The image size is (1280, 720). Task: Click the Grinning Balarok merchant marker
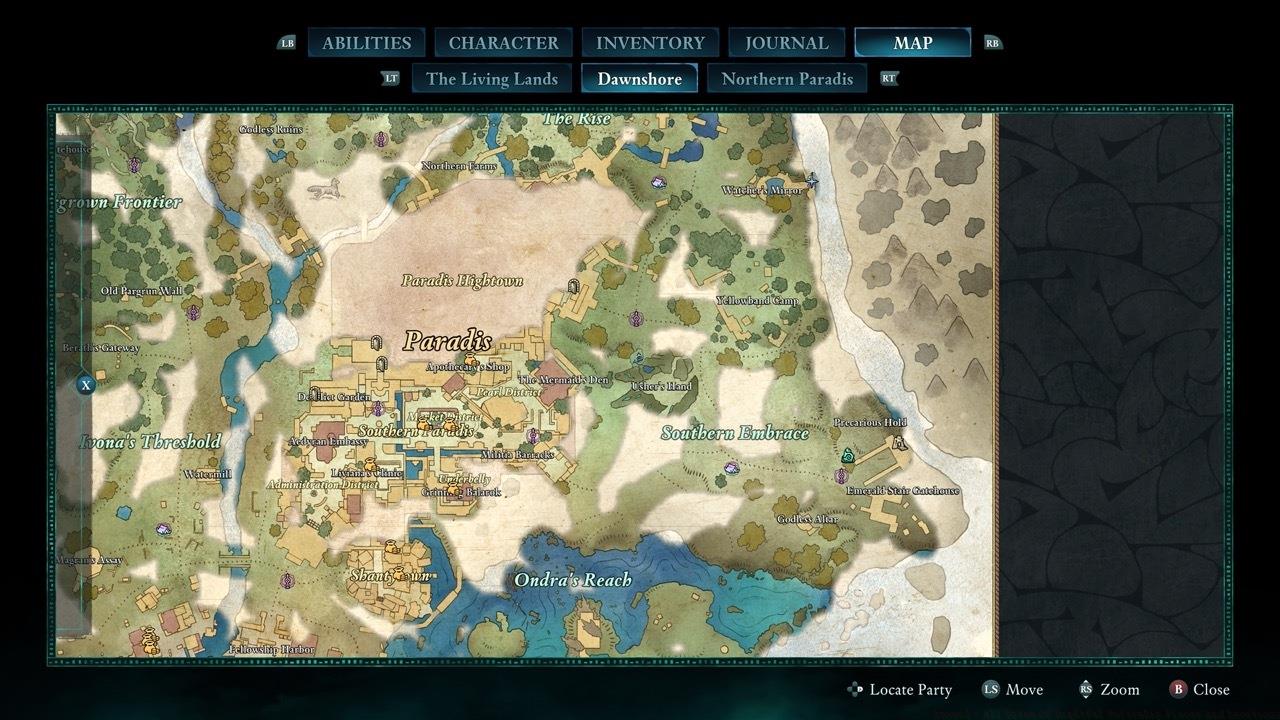point(455,490)
